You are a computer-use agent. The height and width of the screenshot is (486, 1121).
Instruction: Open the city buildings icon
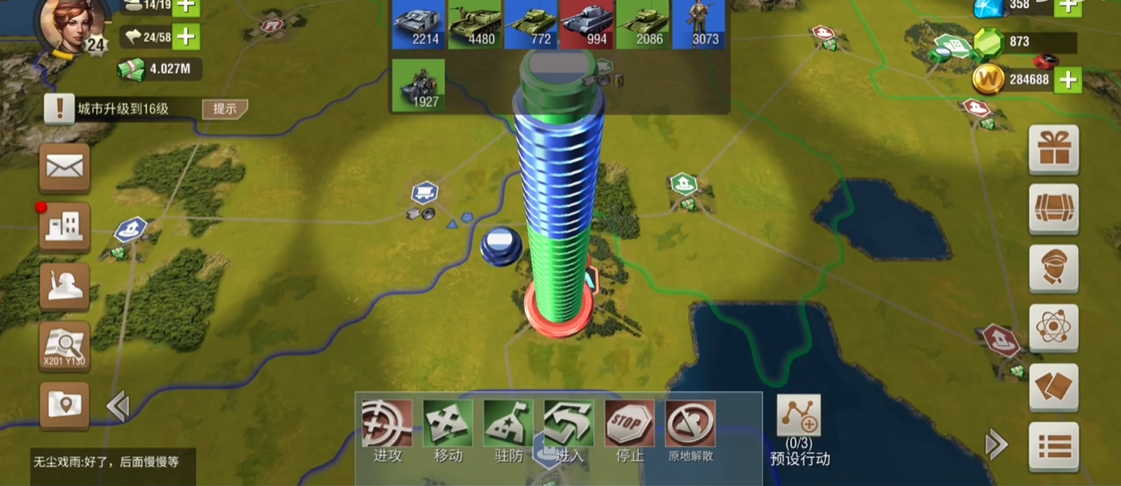[65, 228]
